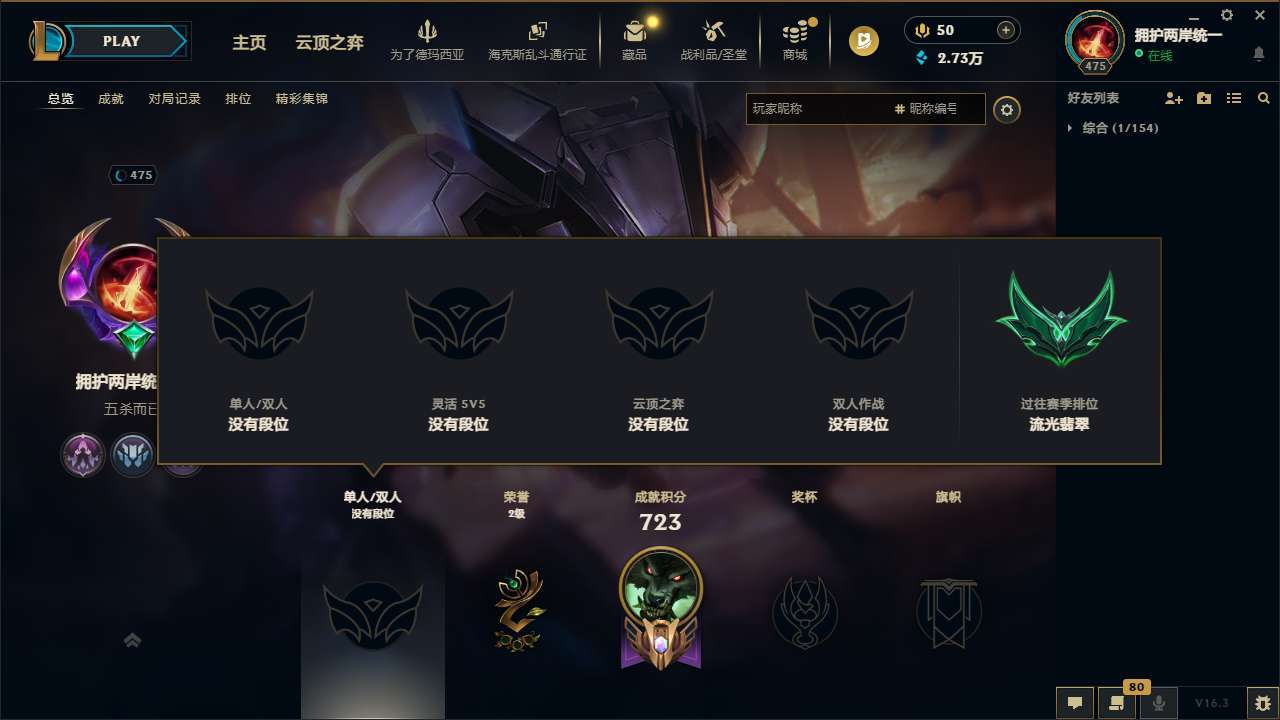Open chat with the speech bubble icon
The height and width of the screenshot is (720, 1280).
[1075, 703]
